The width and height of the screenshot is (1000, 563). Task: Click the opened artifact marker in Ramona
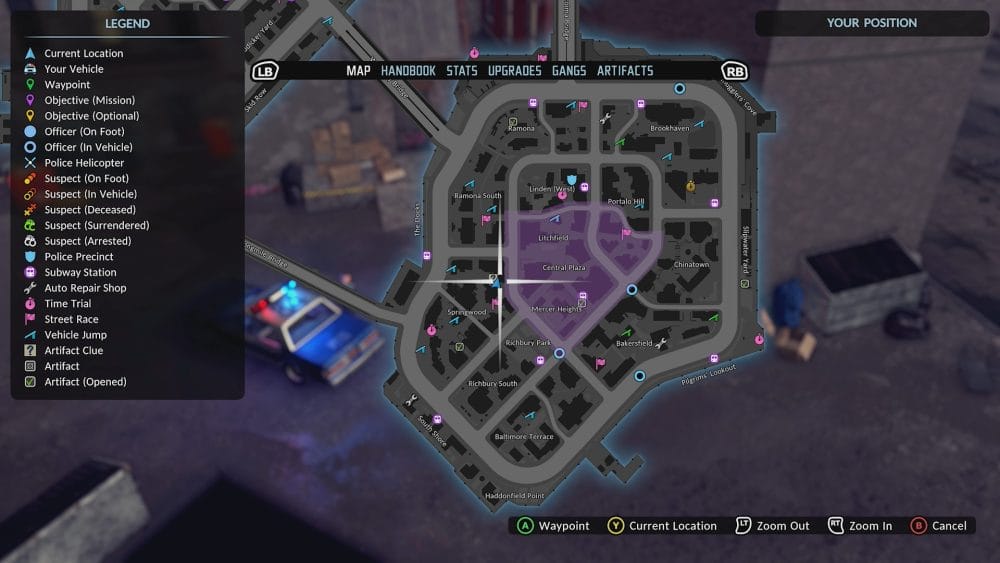click(513, 121)
